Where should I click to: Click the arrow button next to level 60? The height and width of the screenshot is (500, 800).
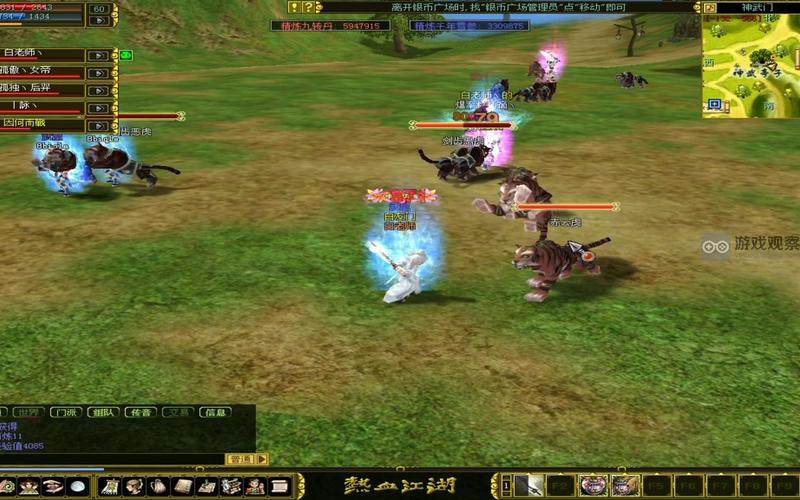click(98, 21)
